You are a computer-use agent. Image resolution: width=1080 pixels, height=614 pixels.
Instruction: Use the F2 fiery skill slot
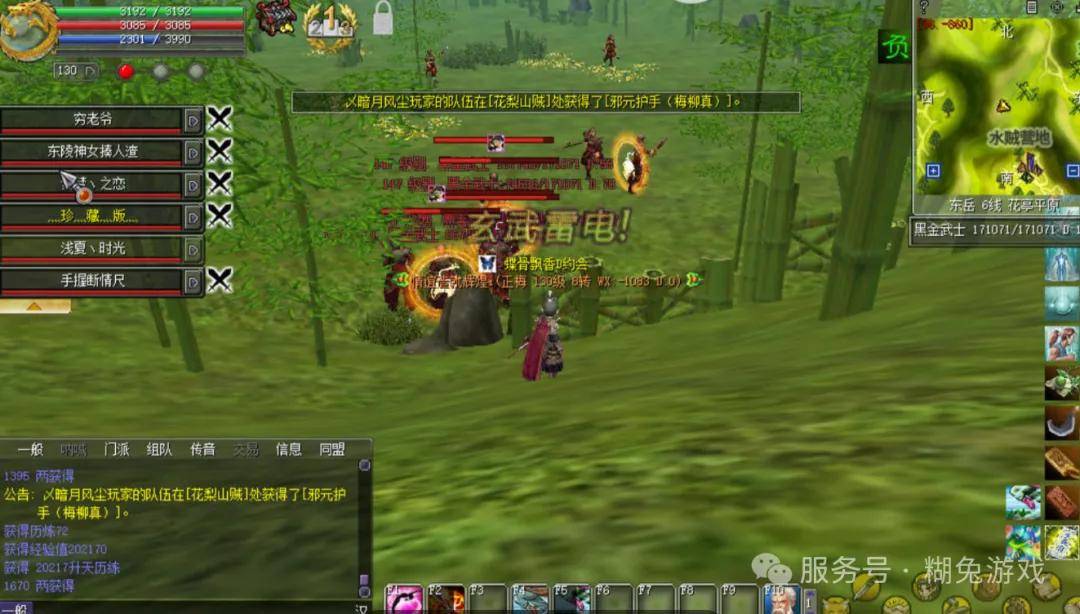pyautogui.click(x=446, y=601)
